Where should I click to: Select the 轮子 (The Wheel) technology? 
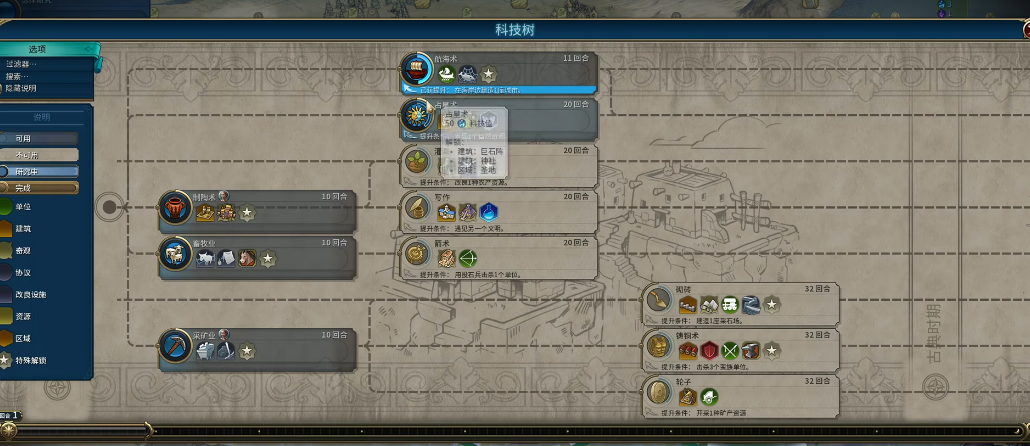click(x=740, y=392)
